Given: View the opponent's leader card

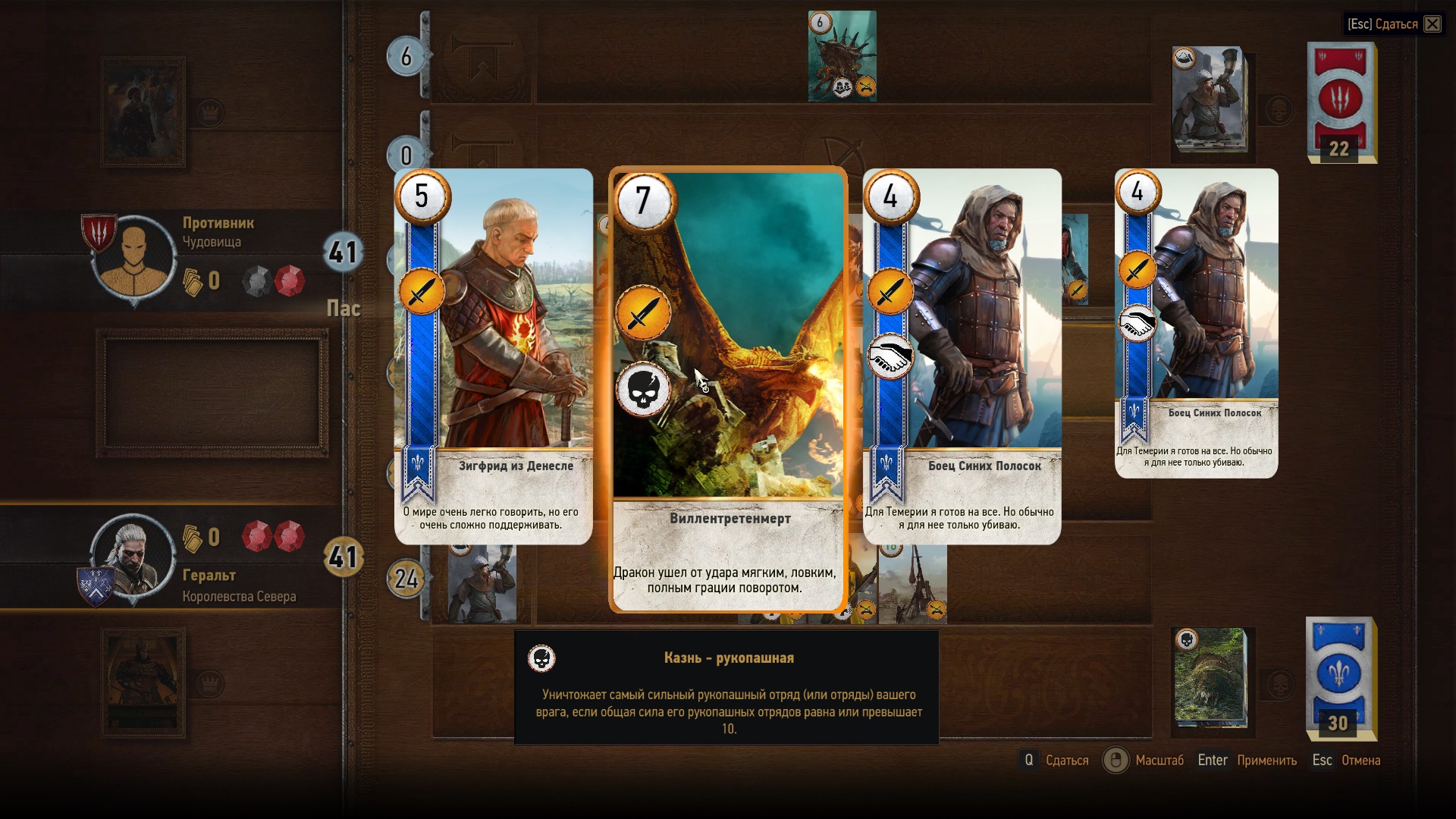Looking at the screenshot, I should (x=143, y=112).
